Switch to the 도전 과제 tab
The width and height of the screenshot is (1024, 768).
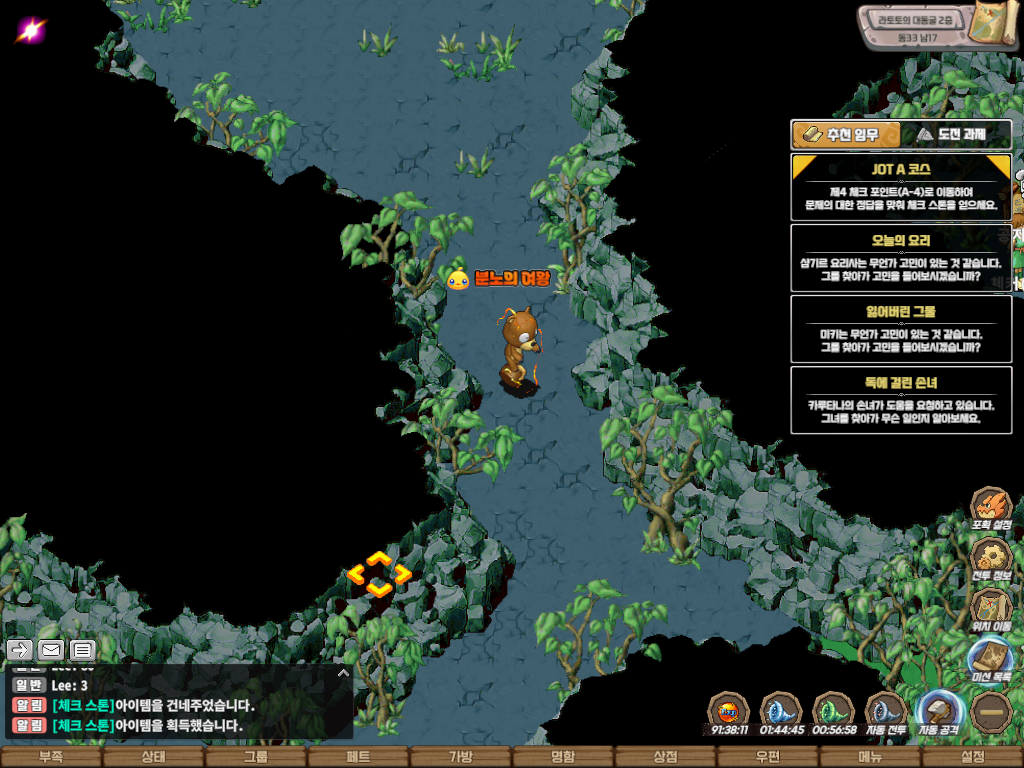(x=956, y=135)
